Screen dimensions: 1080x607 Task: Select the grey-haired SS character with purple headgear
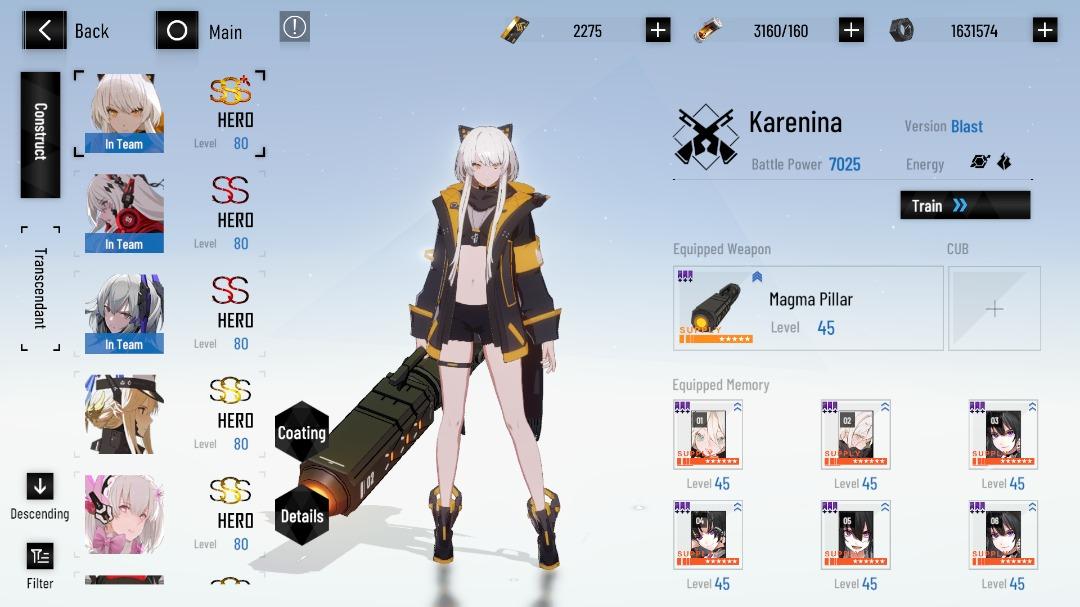coord(124,313)
